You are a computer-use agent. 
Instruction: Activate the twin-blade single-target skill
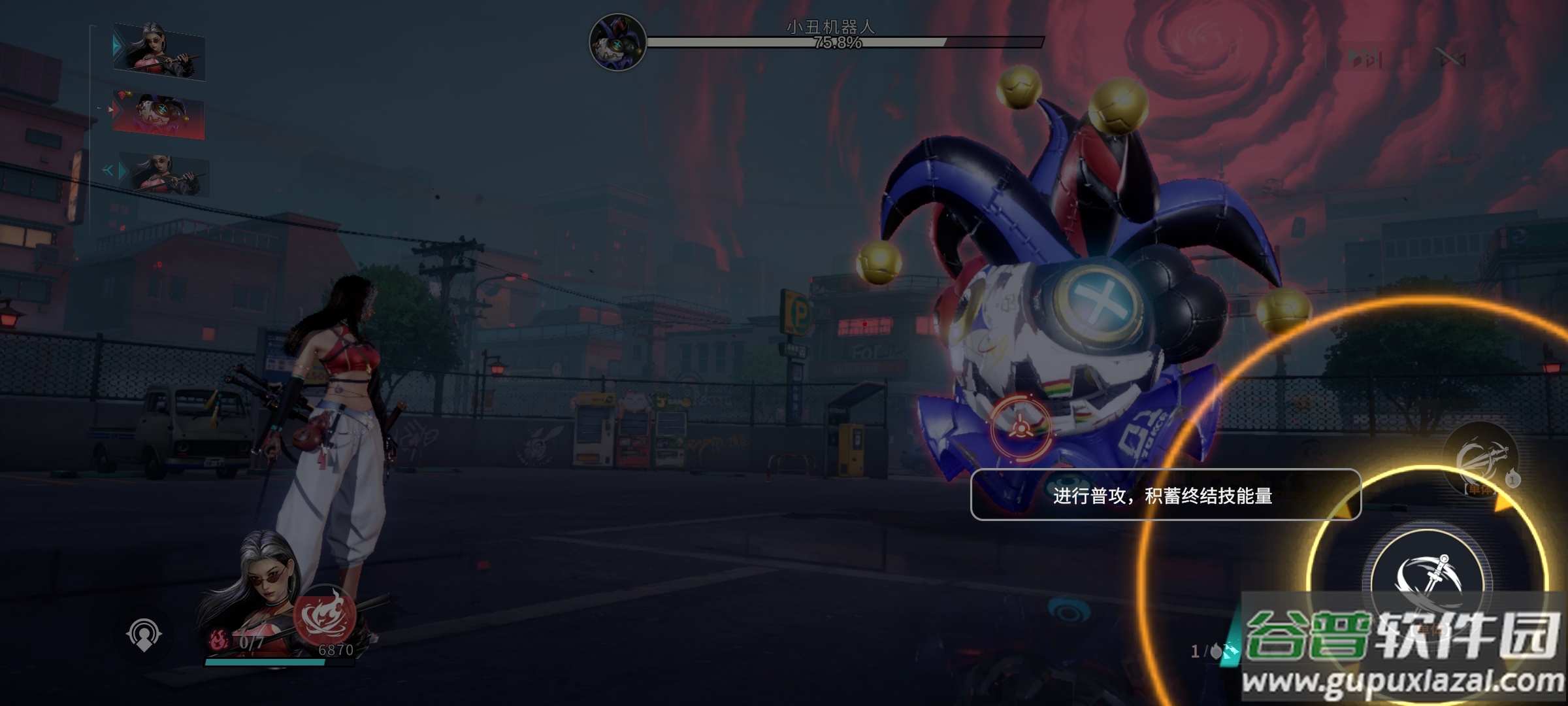1482,459
